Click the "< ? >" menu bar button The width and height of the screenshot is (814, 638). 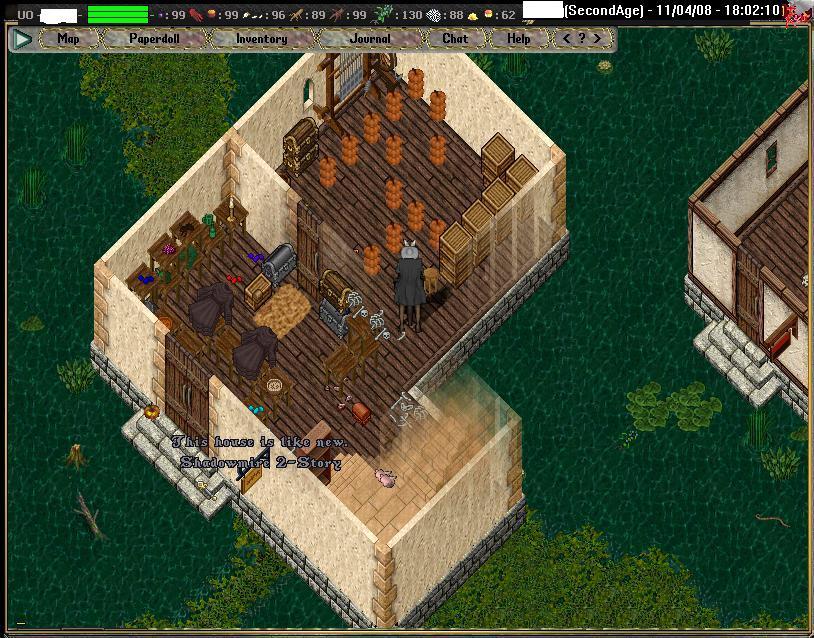(582, 39)
